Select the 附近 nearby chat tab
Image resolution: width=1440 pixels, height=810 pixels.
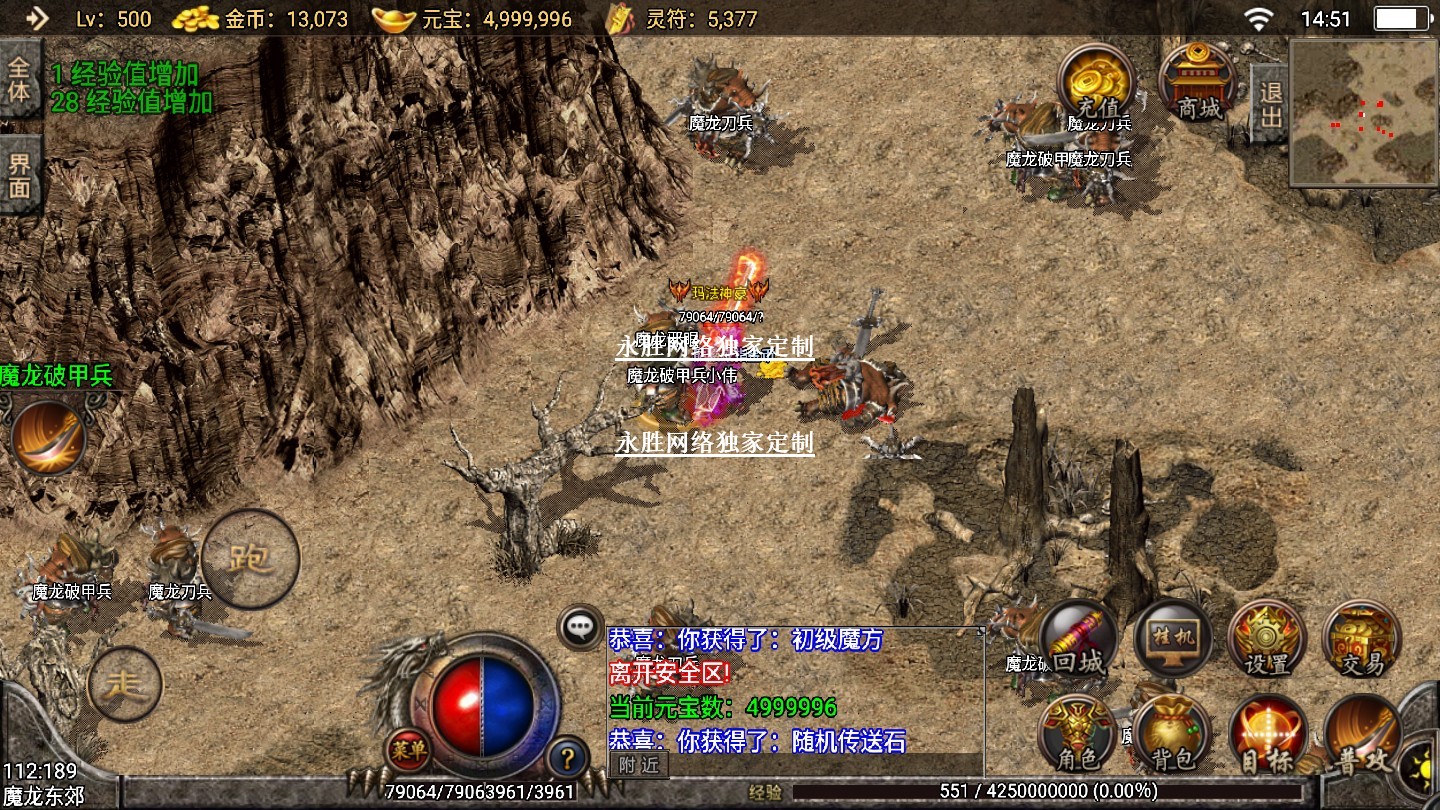(638, 765)
